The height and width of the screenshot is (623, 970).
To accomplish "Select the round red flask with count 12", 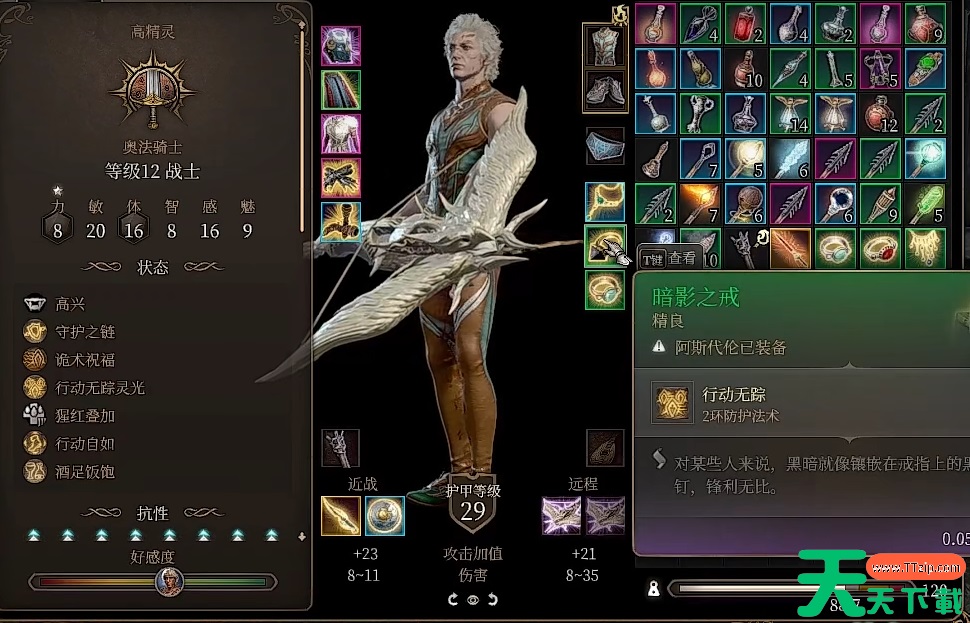I will point(880,114).
